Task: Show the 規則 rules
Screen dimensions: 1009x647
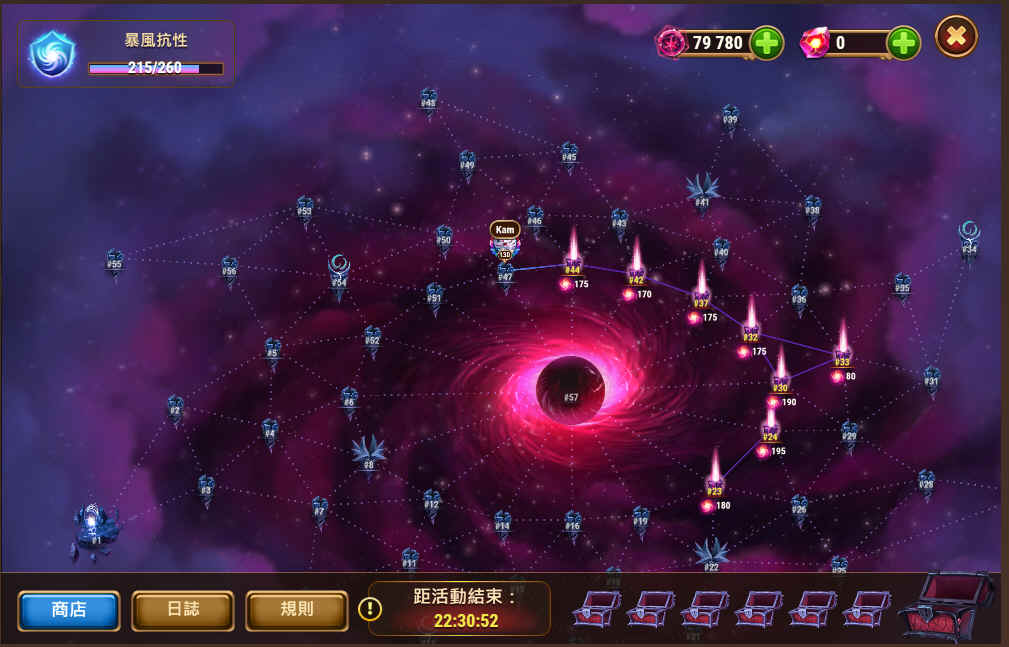Action: pos(297,610)
